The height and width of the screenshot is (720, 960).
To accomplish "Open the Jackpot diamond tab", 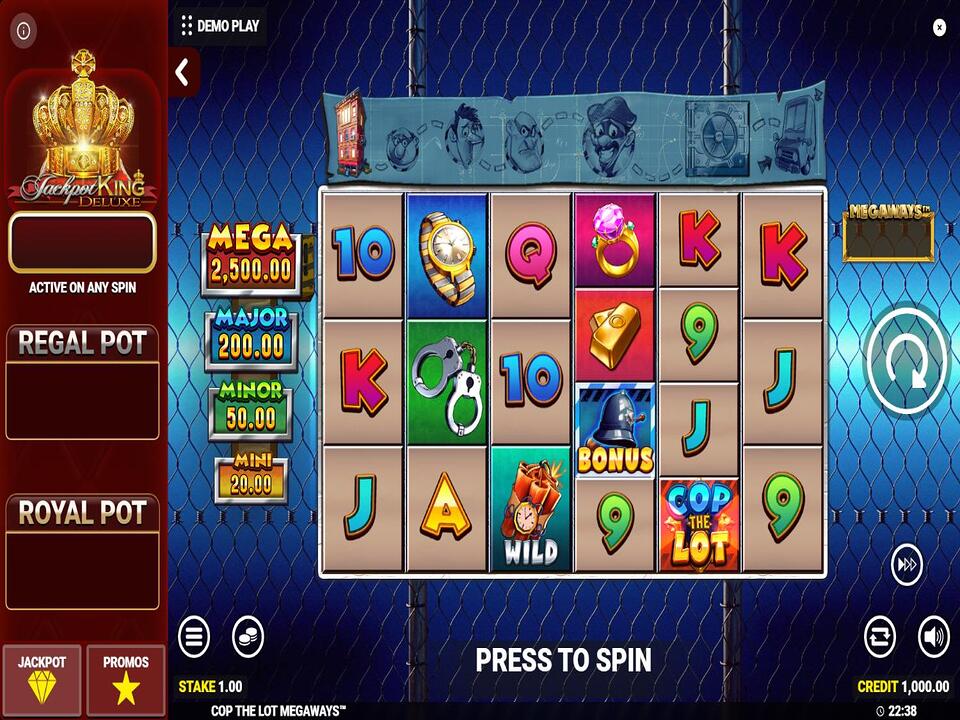I will tap(42, 677).
